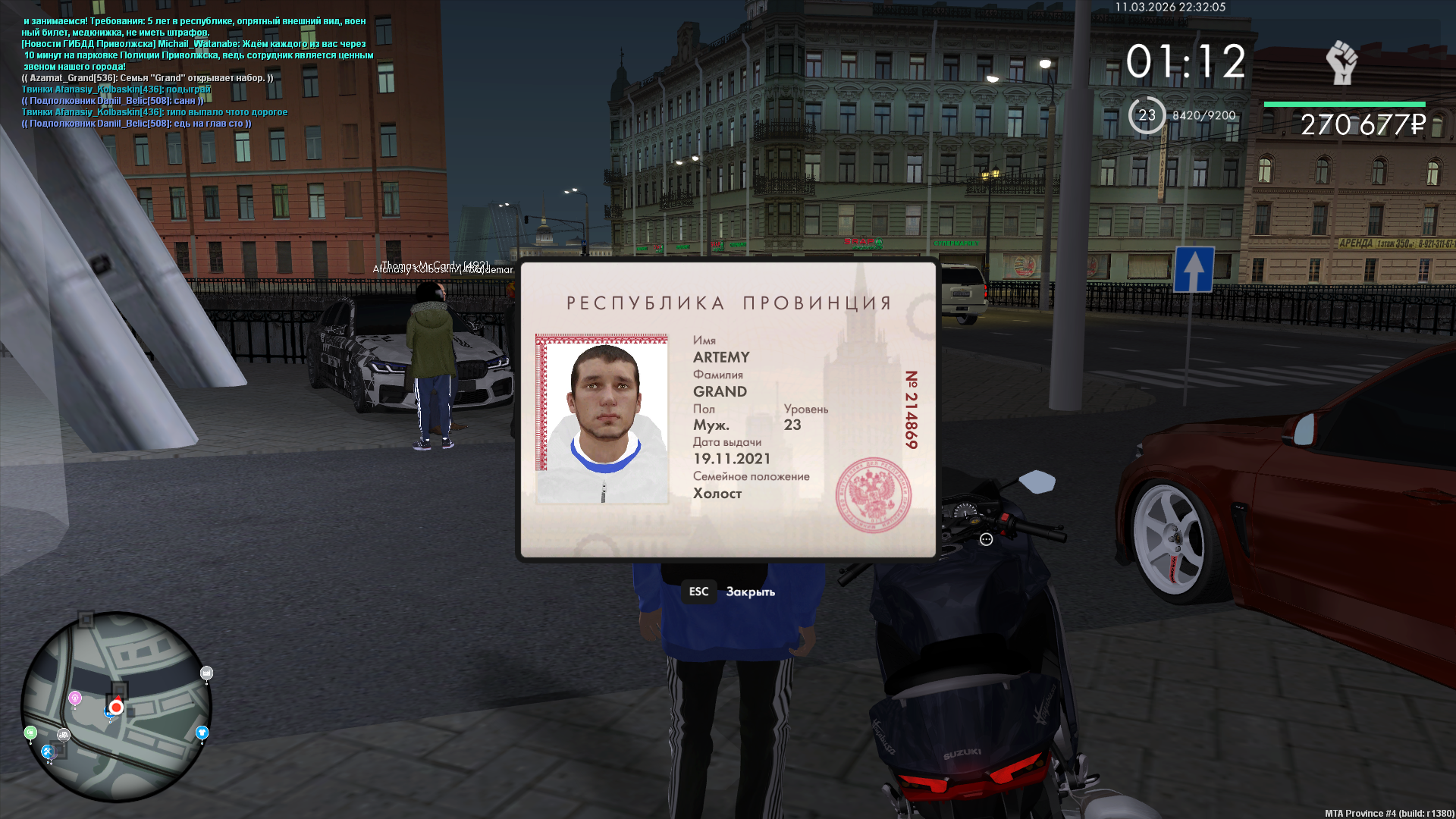Viewport: 1456px width, 819px height.
Task: Click the blue wrench repair shop marker
Action: [x=47, y=752]
